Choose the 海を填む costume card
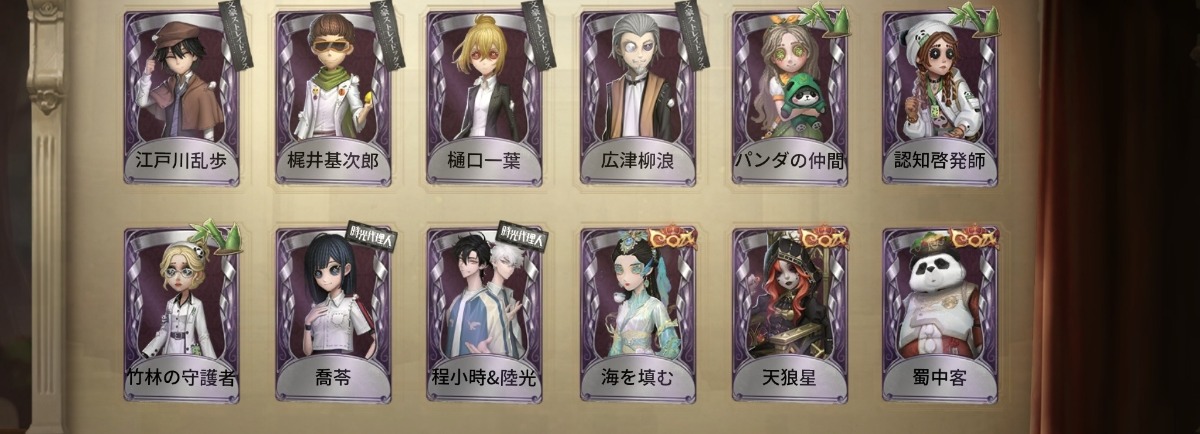Screen dimensions: 1200x434 click(x=637, y=314)
